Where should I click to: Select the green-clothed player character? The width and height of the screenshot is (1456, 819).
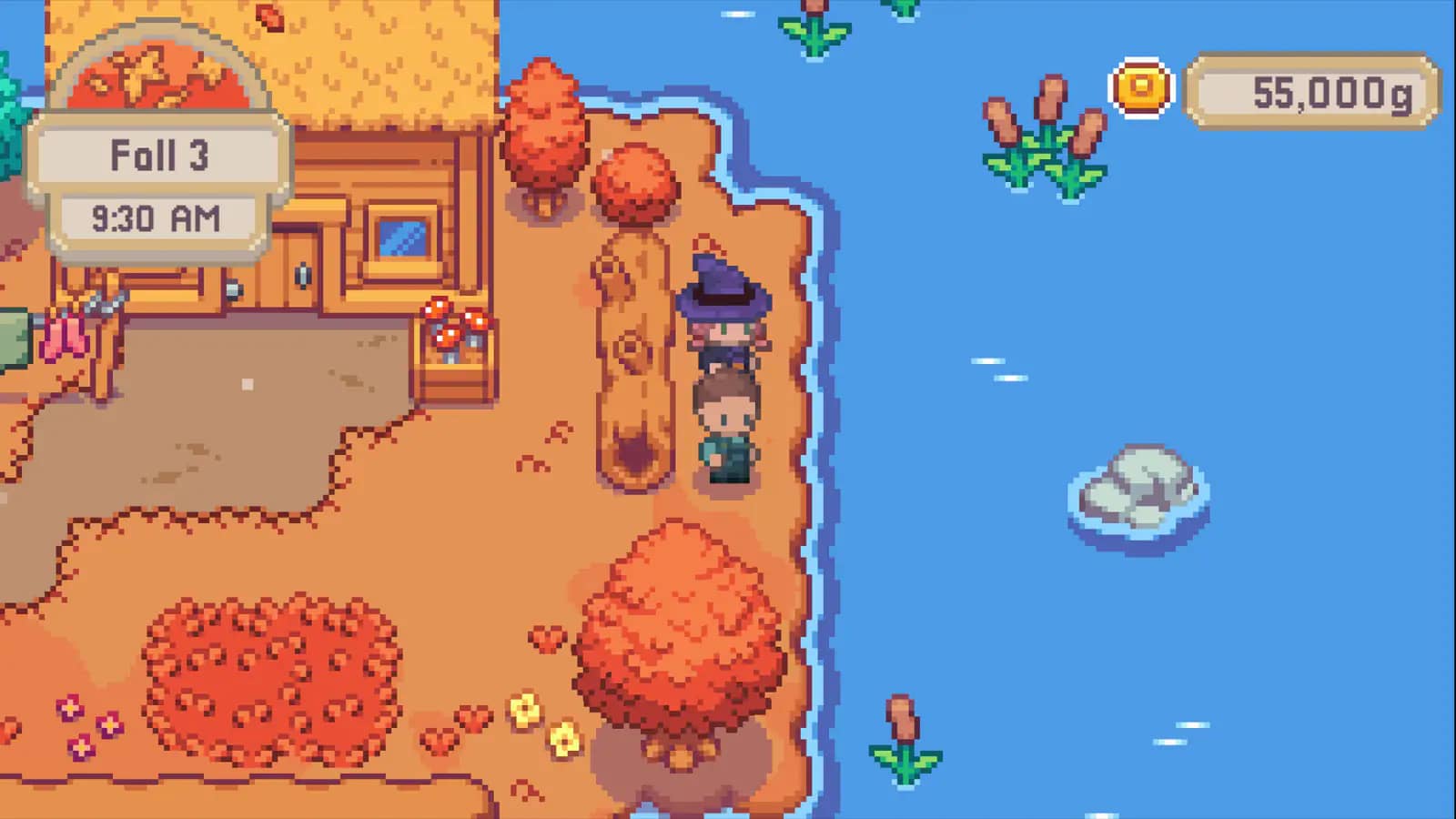click(725, 428)
